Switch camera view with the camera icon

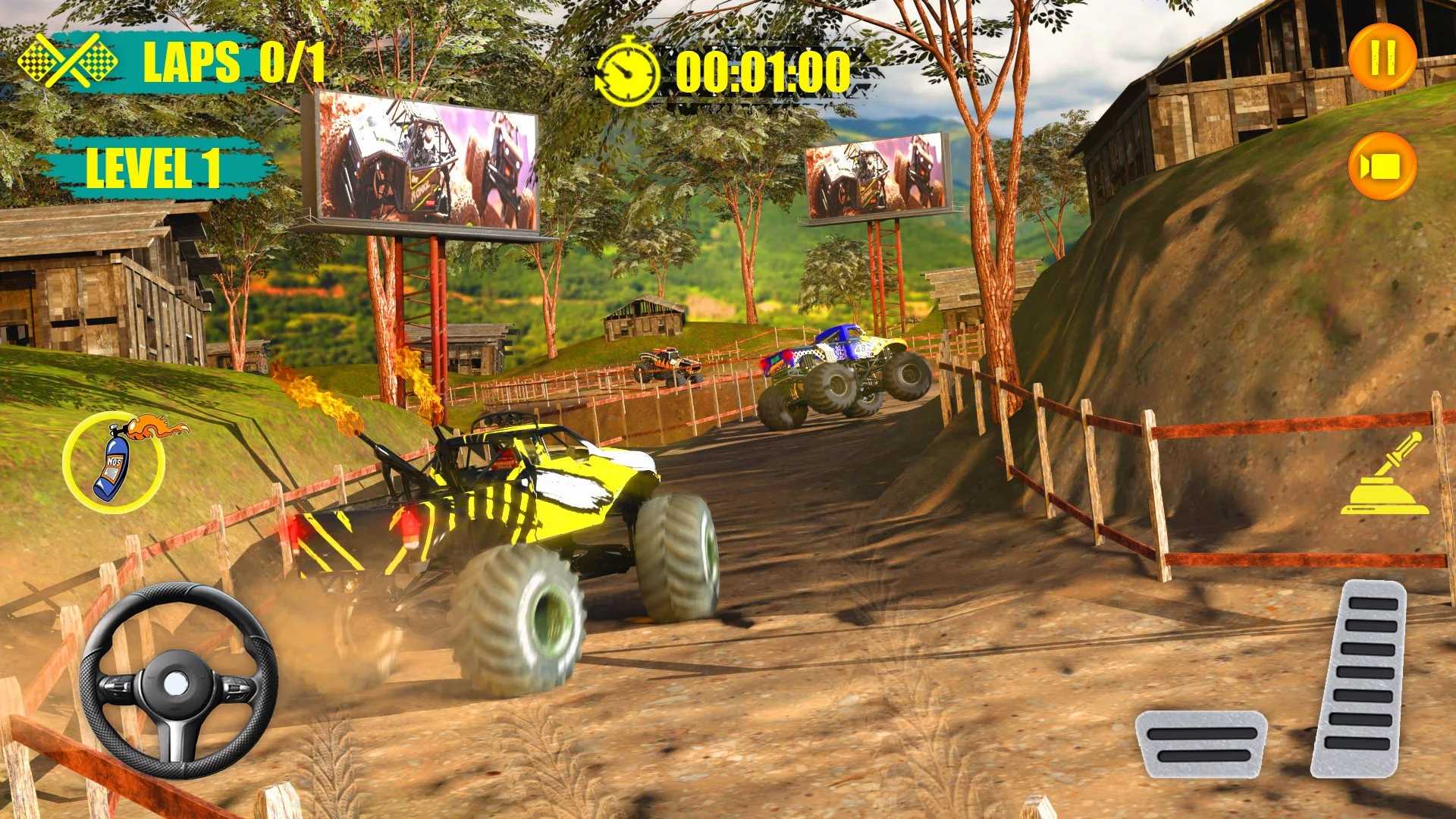(x=1382, y=166)
